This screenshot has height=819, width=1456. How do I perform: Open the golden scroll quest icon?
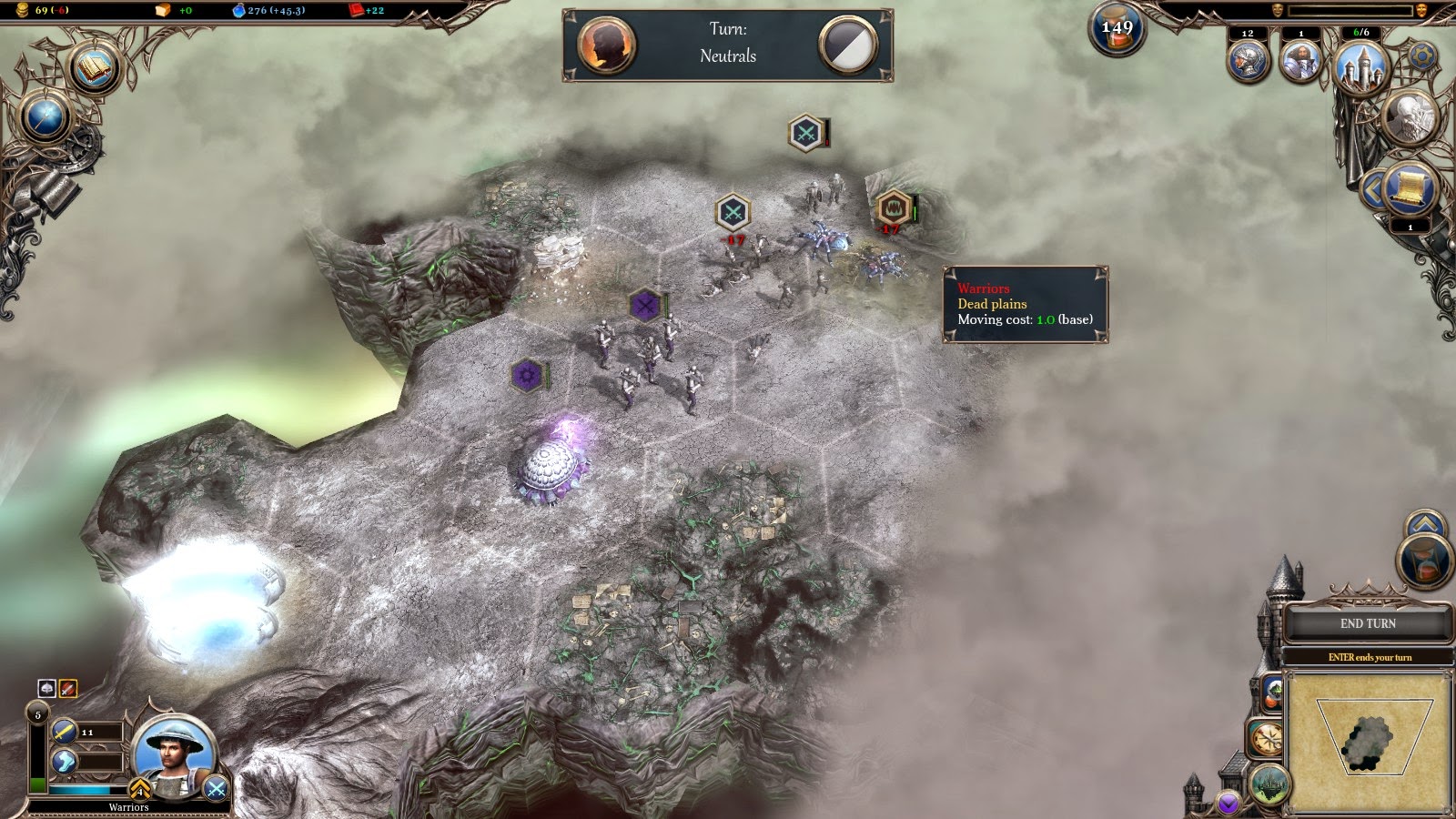click(x=1410, y=188)
